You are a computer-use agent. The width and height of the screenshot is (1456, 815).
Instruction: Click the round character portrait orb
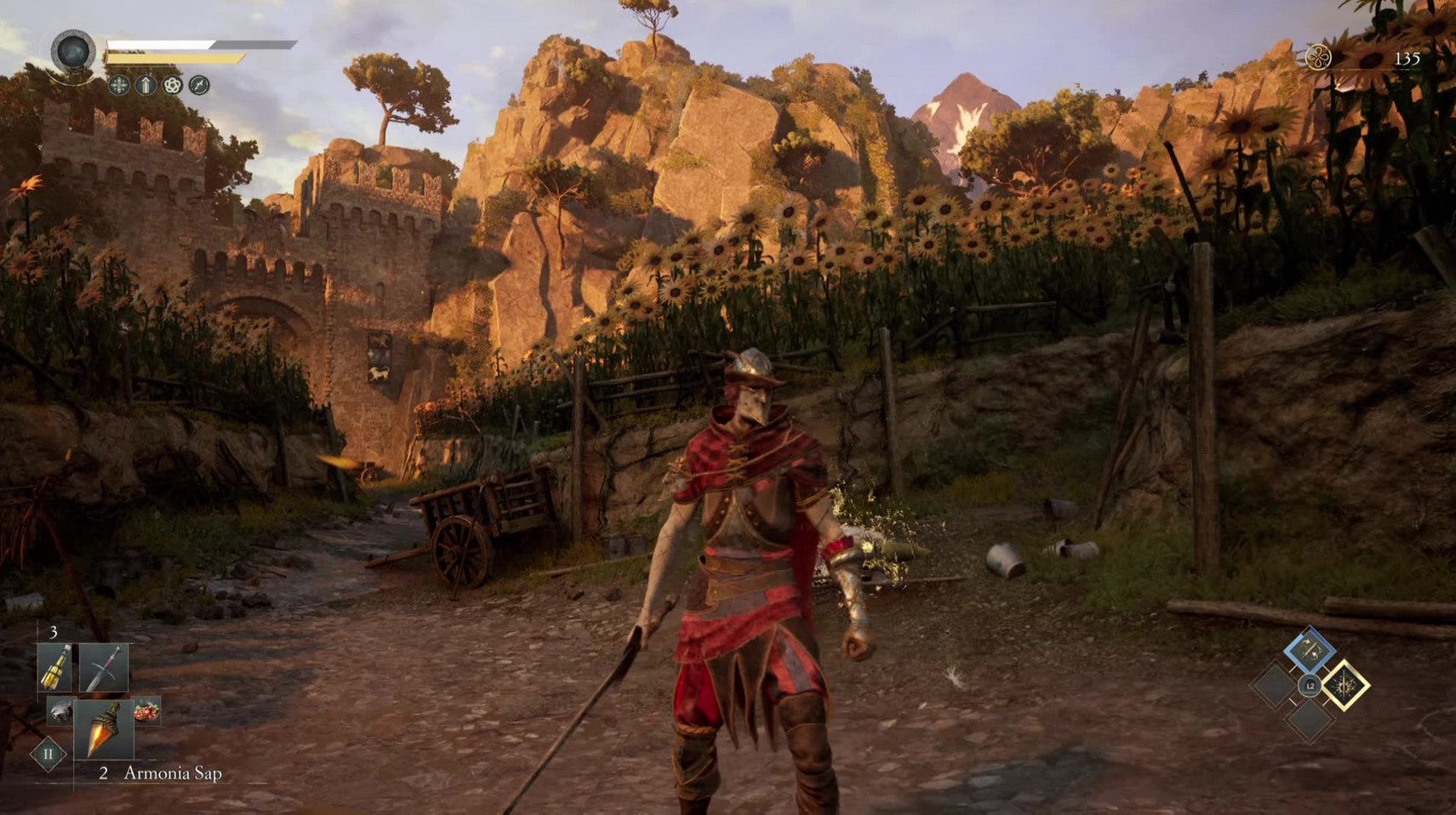coord(73,53)
